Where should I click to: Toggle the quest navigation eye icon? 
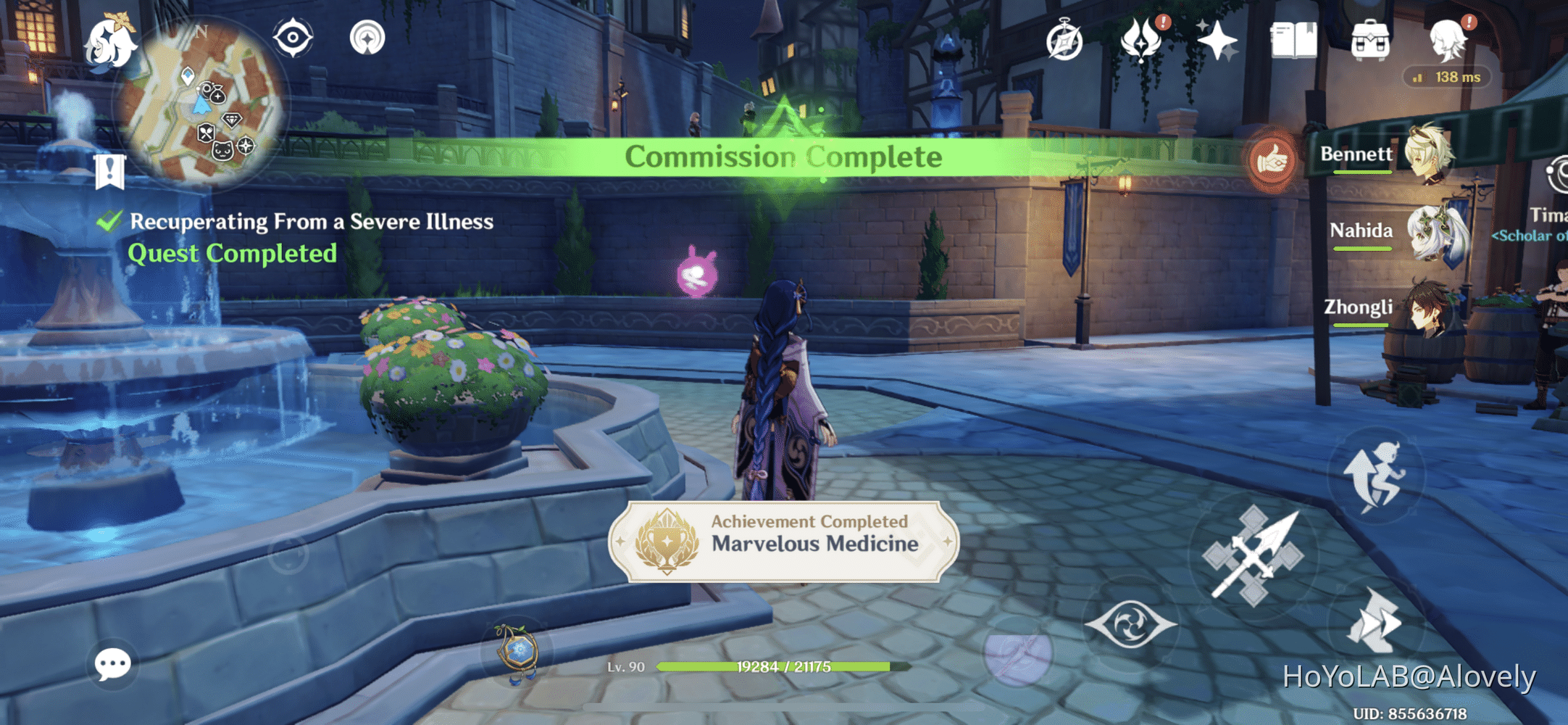pyautogui.click(x=293, y=38)
